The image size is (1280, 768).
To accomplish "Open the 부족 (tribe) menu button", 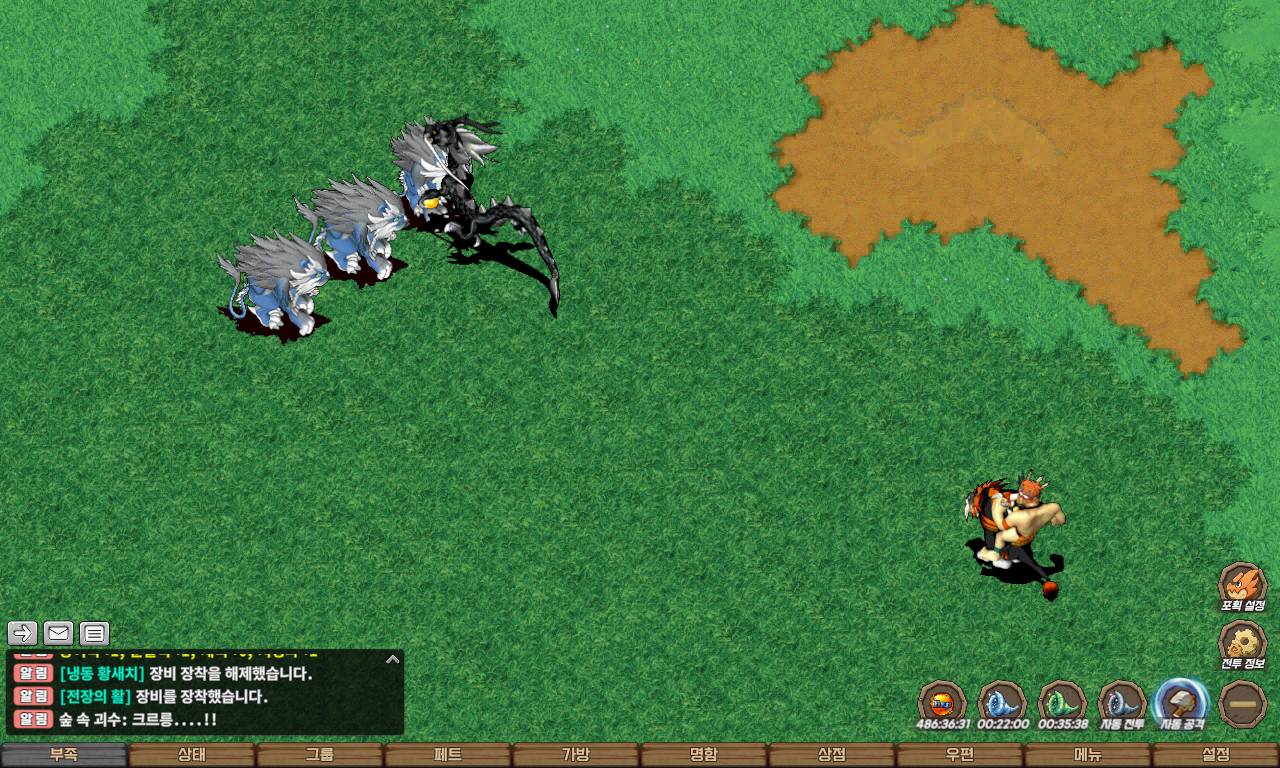I will click(x=64, y=755).
